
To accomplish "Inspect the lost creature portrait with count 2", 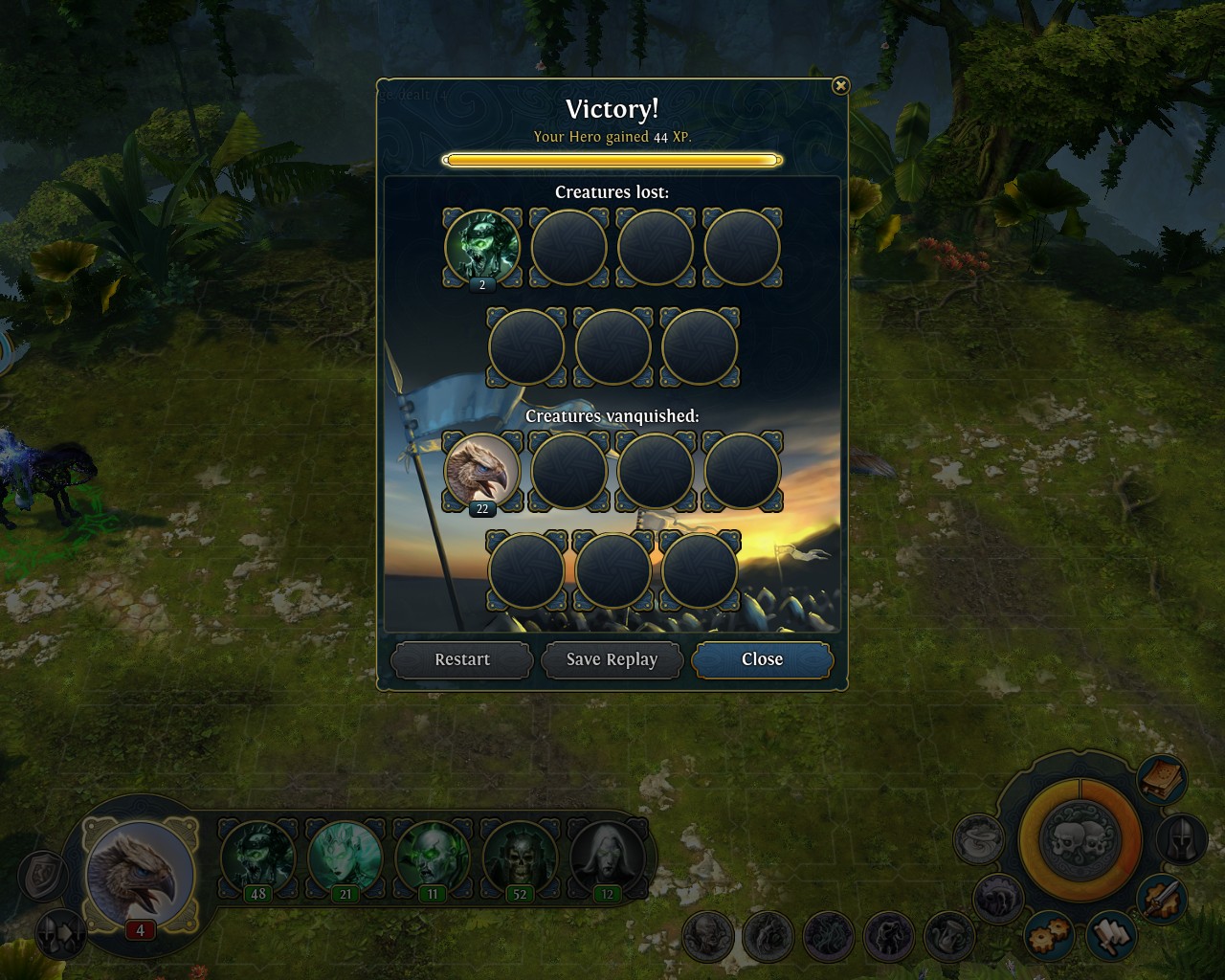I will coord(482,247).
